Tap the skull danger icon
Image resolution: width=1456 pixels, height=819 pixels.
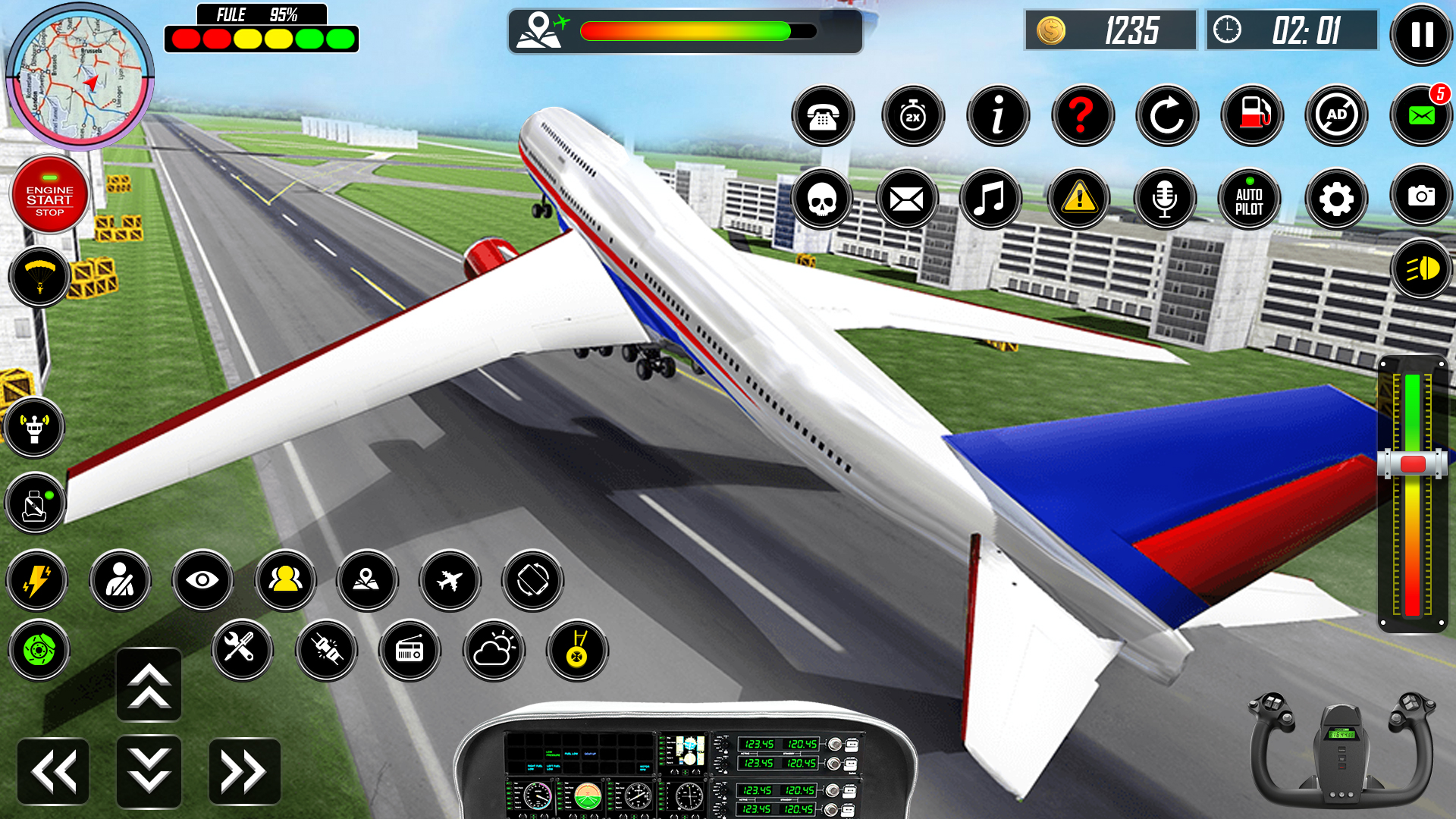tap(823, 199)
